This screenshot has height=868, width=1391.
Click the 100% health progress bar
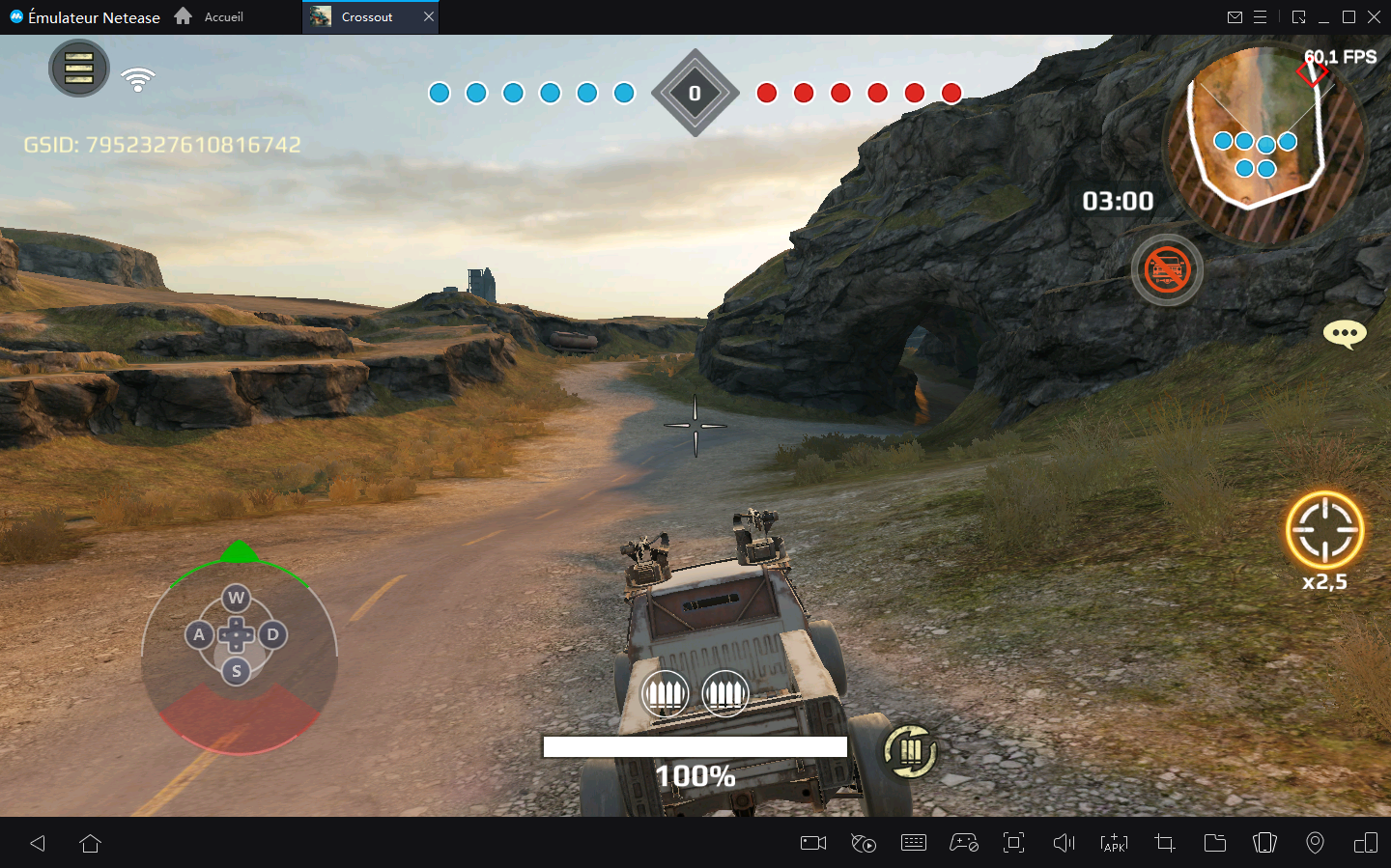695,746
